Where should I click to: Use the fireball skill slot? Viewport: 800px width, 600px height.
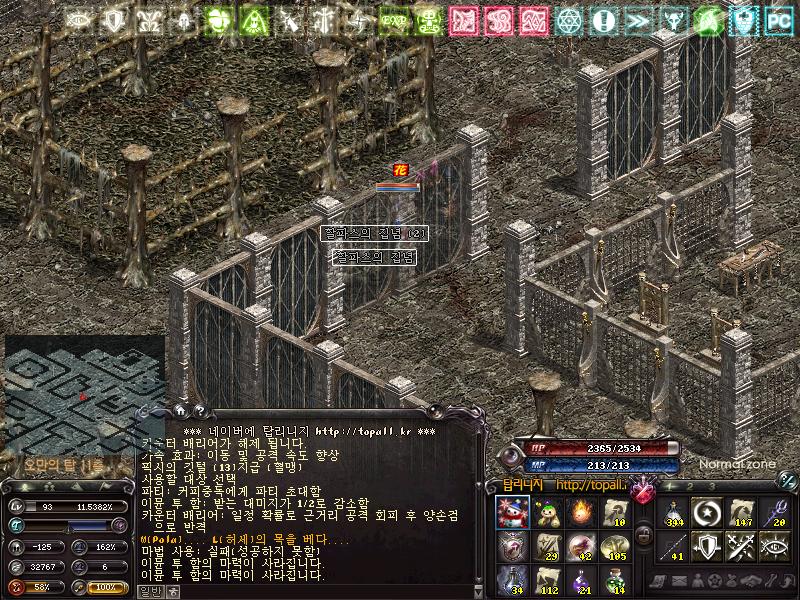582,512
